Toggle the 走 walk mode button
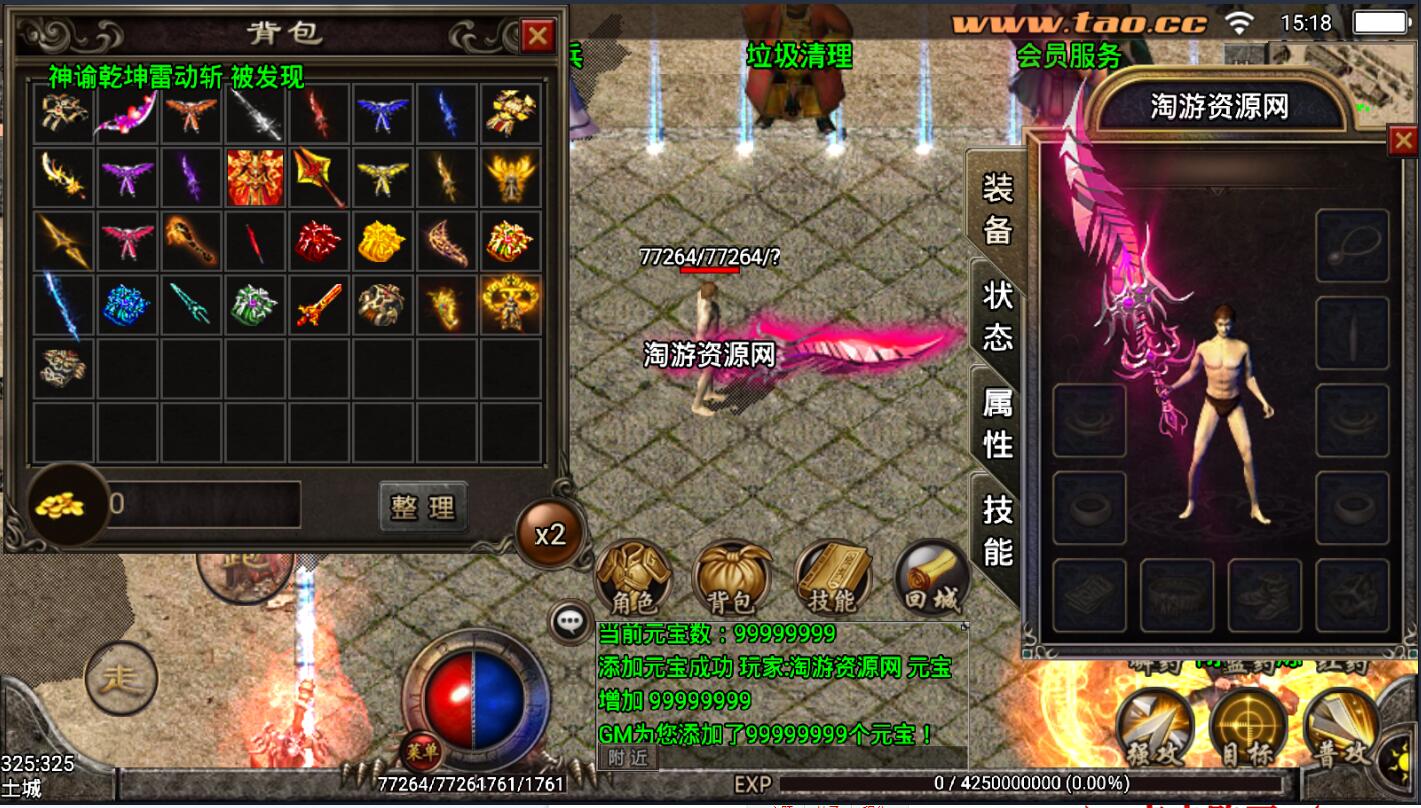The width and height of the screenshot is (1421, 808). 122,679
